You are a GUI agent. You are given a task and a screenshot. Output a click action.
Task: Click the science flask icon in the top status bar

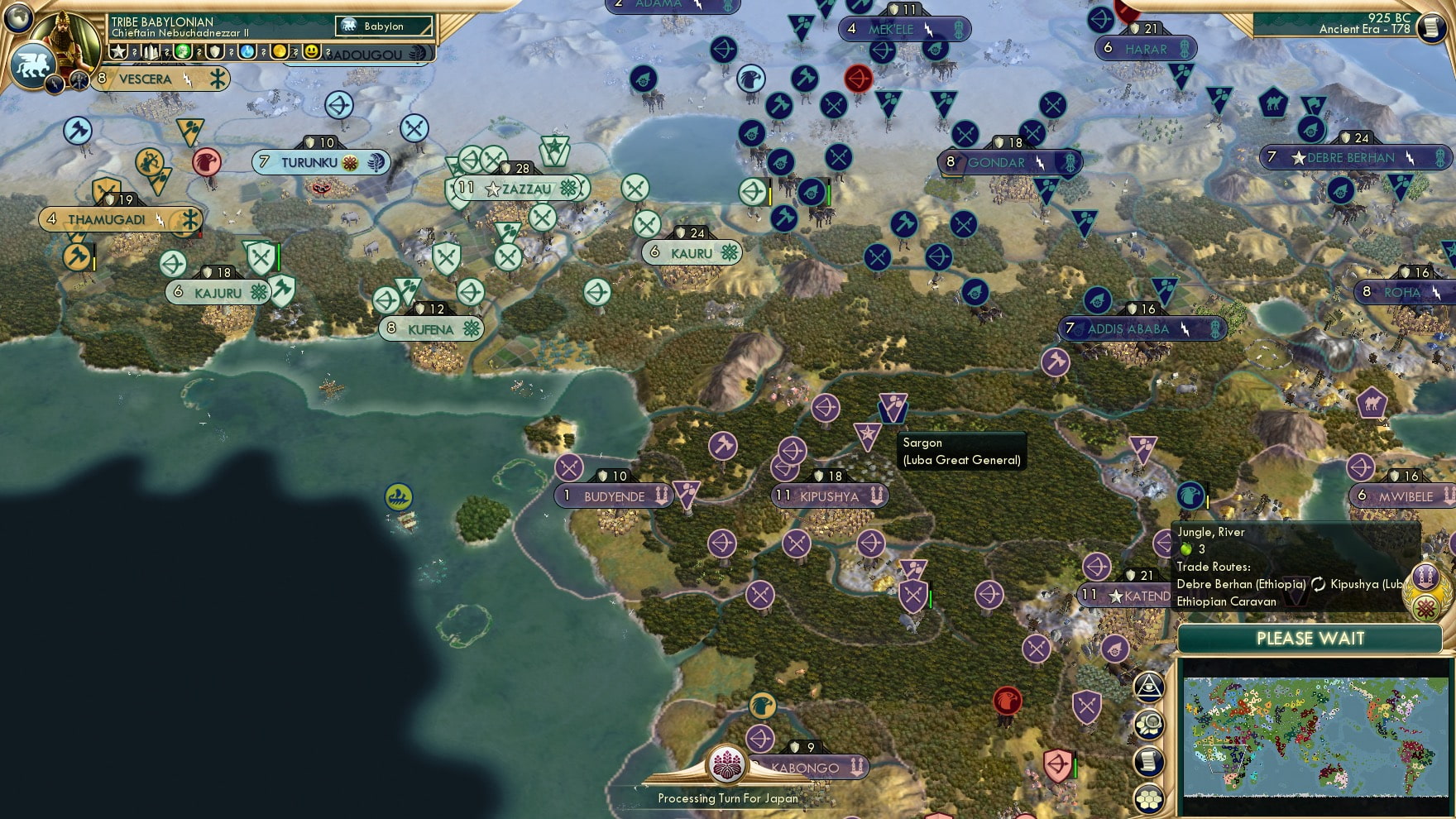pos(248,52)
